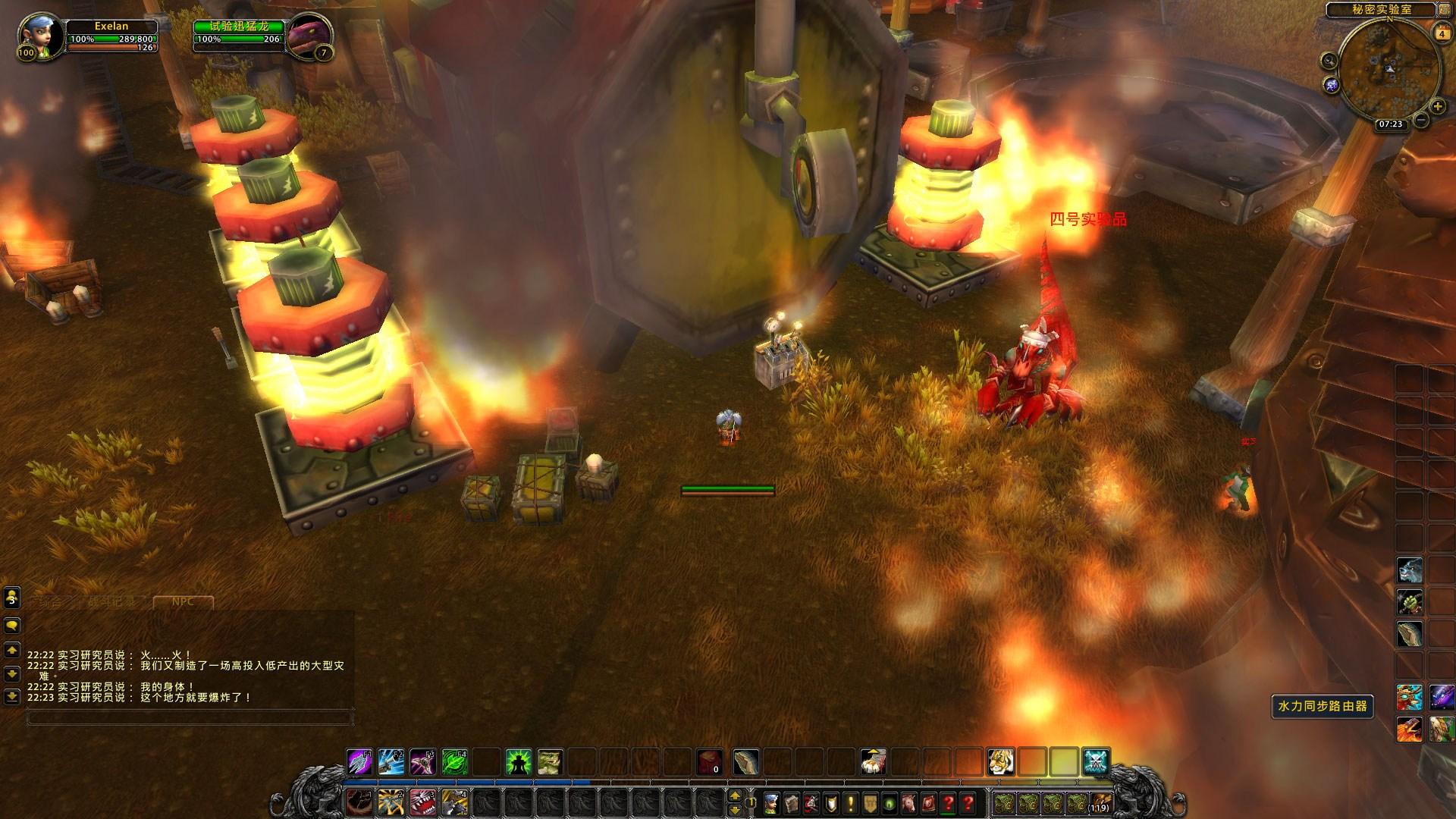Switch to the NPC chat tab
This screenshot has width=1456, height=819.
coord(183,601)
